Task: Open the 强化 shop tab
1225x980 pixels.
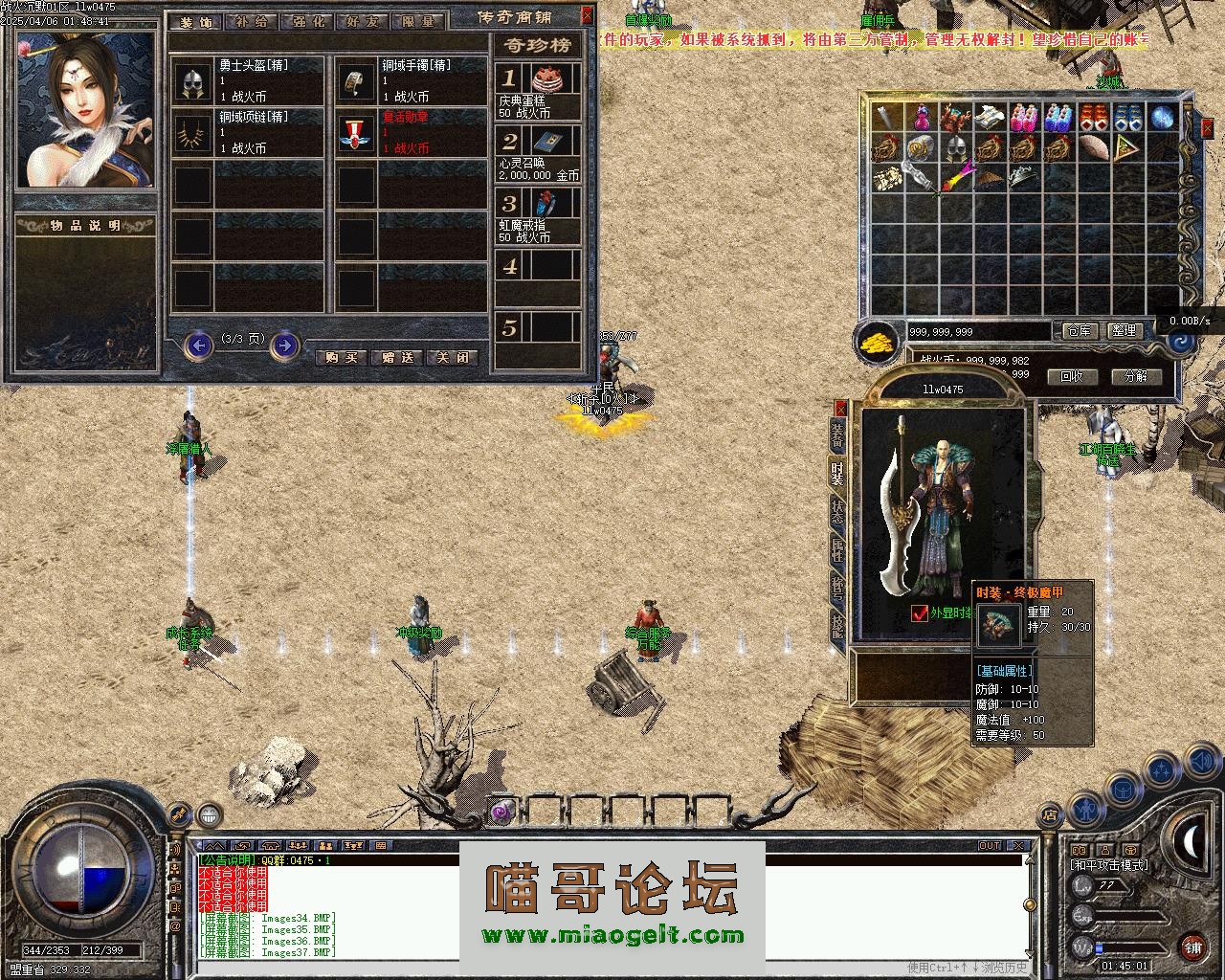Action: point(308,21)
